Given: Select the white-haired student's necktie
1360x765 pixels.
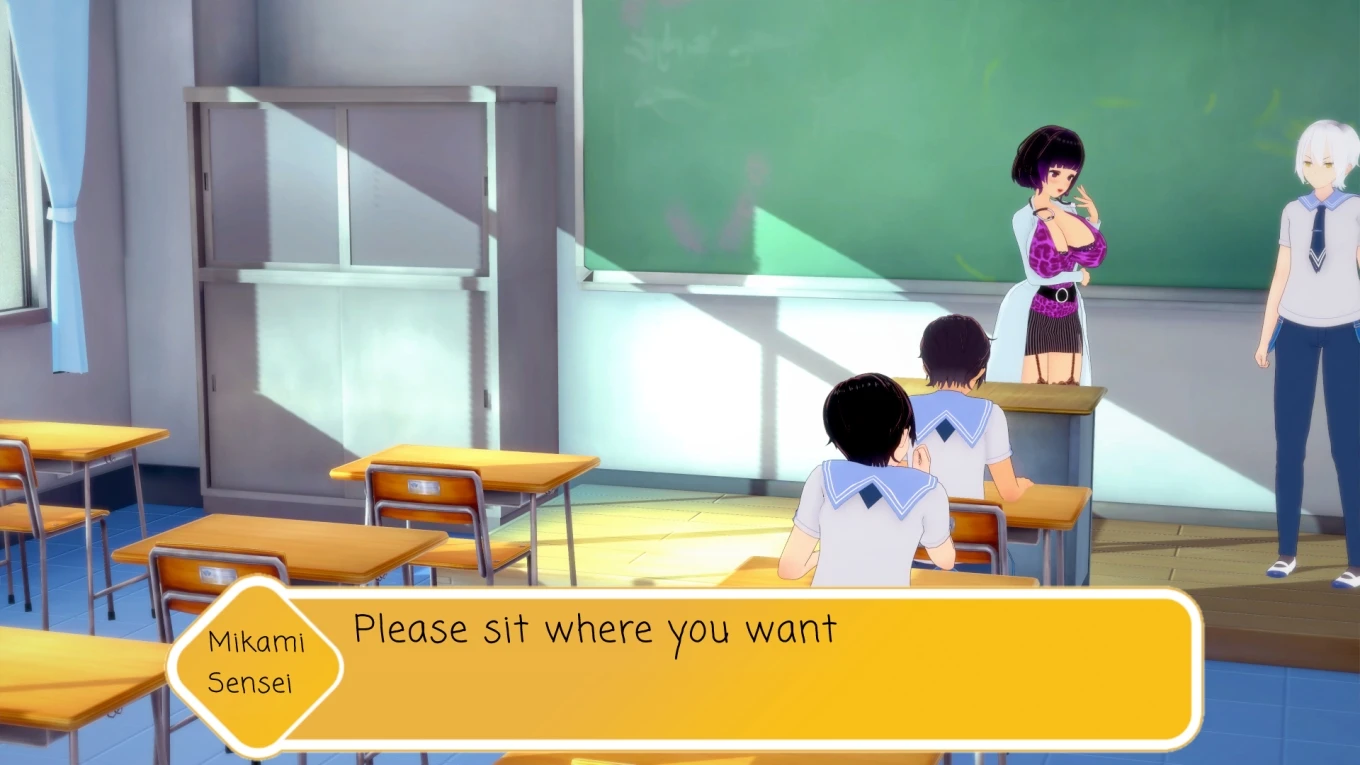Looking at the screenshot, I should (1318, 230).
